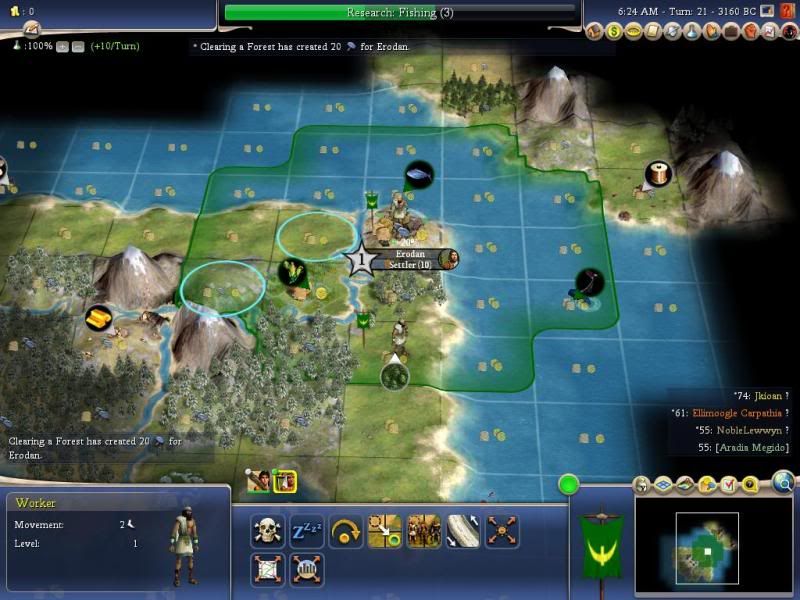Open the Technology Advisor flask icon
Screen dimensions: 800x600
point(689,32)
